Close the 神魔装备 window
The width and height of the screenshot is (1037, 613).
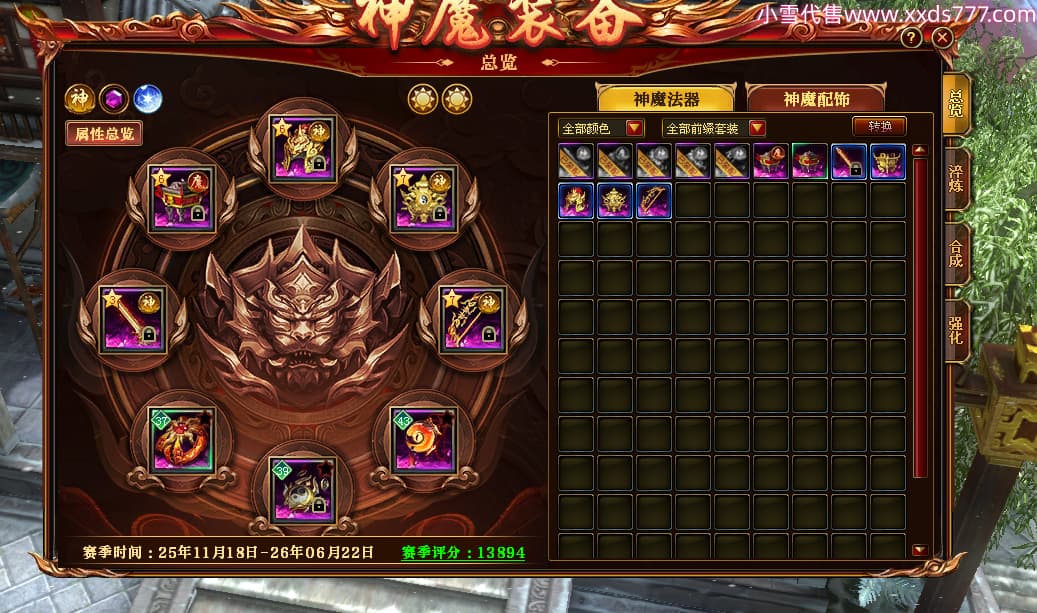click(x=942, y=38)
